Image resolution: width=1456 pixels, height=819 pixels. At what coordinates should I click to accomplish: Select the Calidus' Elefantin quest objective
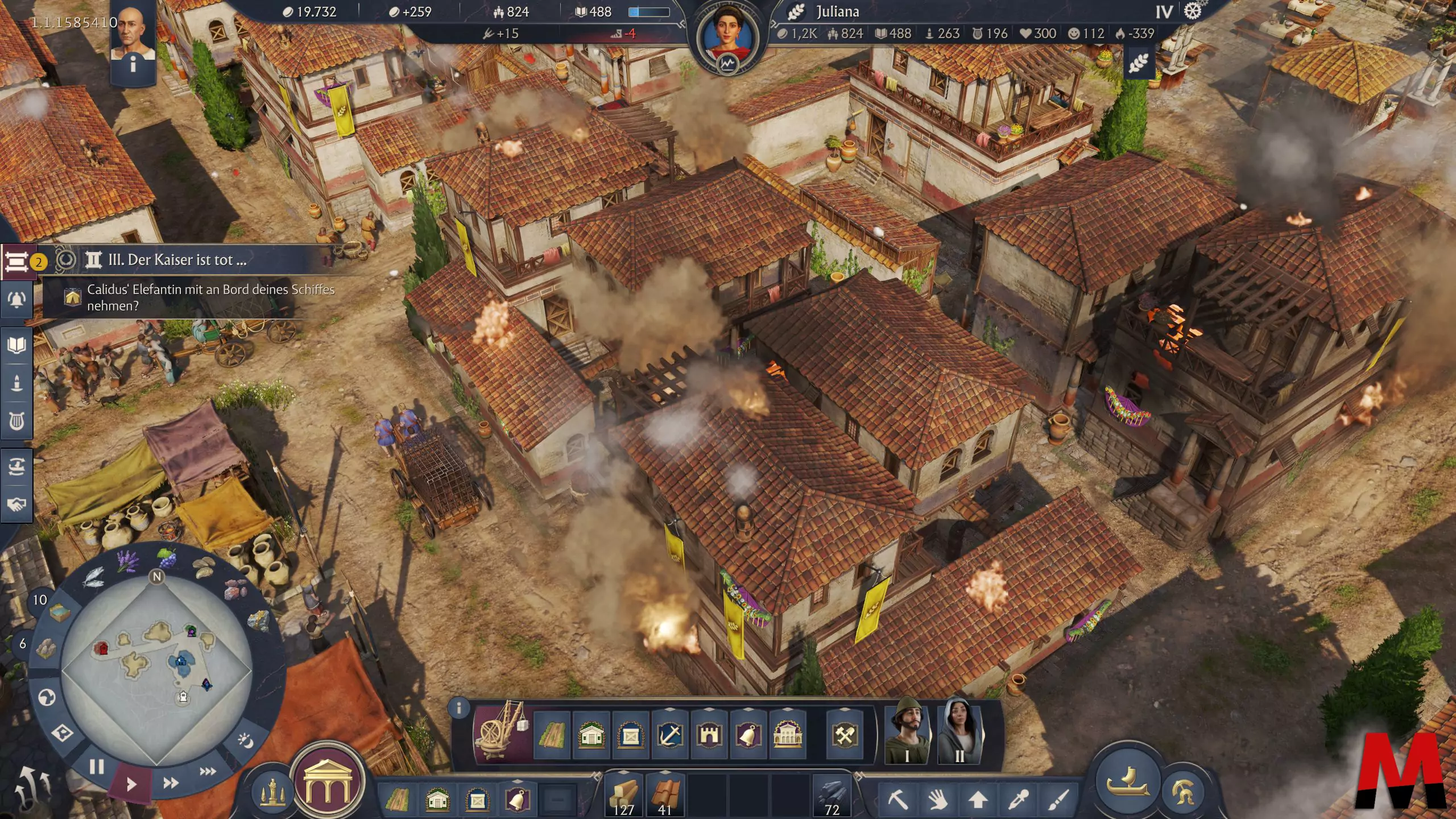[x=210, y=297]
